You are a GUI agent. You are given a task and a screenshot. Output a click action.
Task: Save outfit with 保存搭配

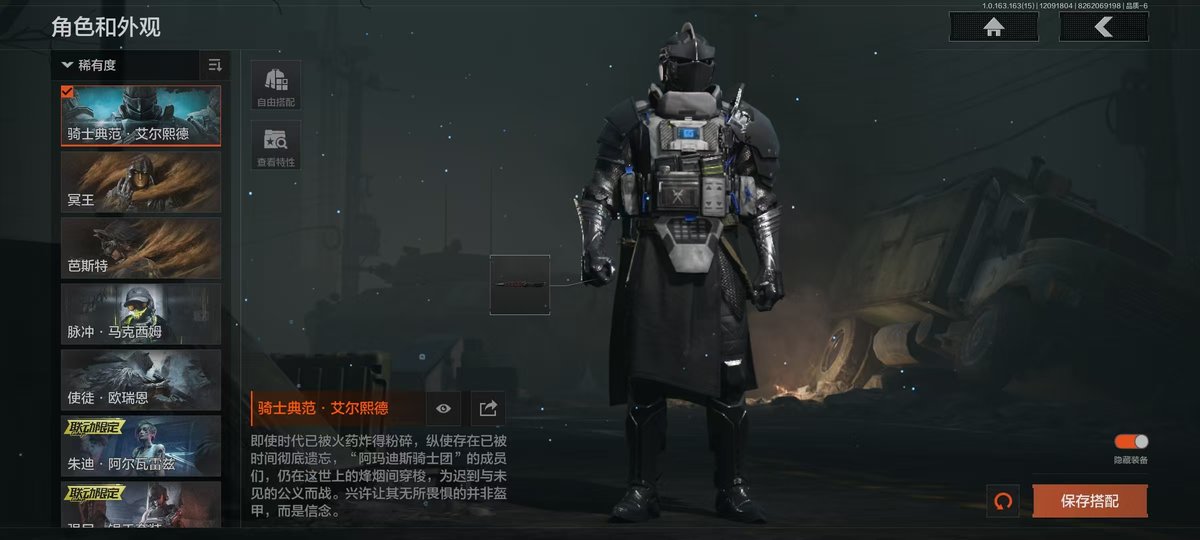pos(1089,501)
